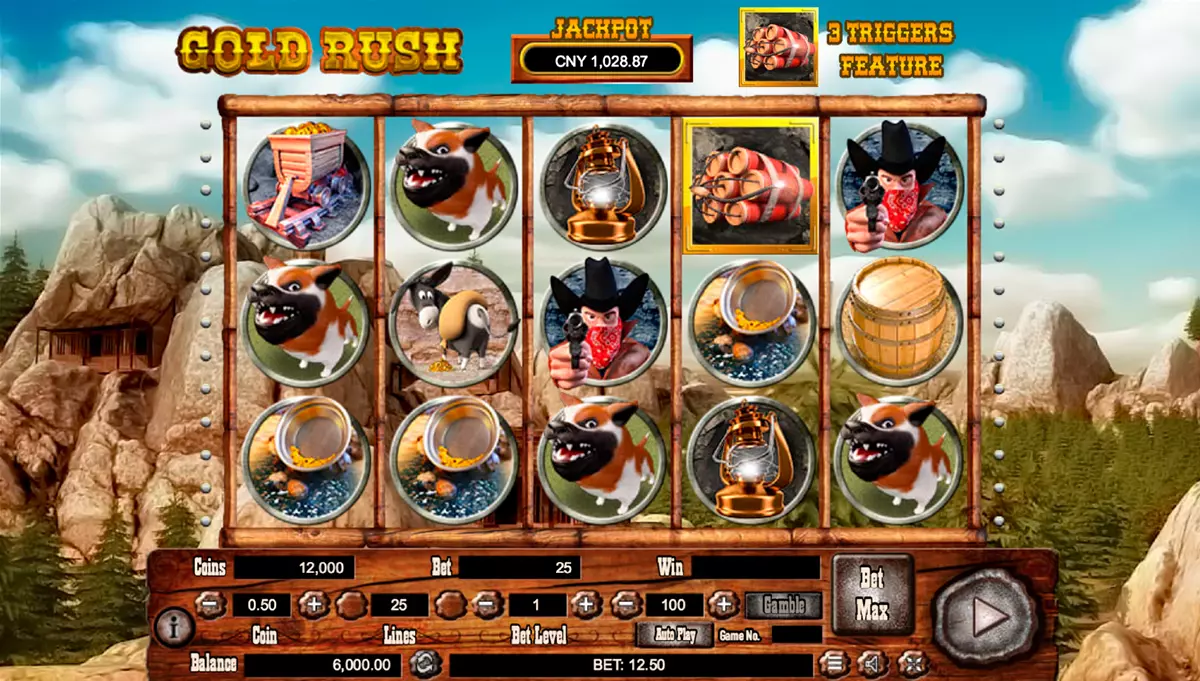Lower the bet level with minus

coord(487,605)
